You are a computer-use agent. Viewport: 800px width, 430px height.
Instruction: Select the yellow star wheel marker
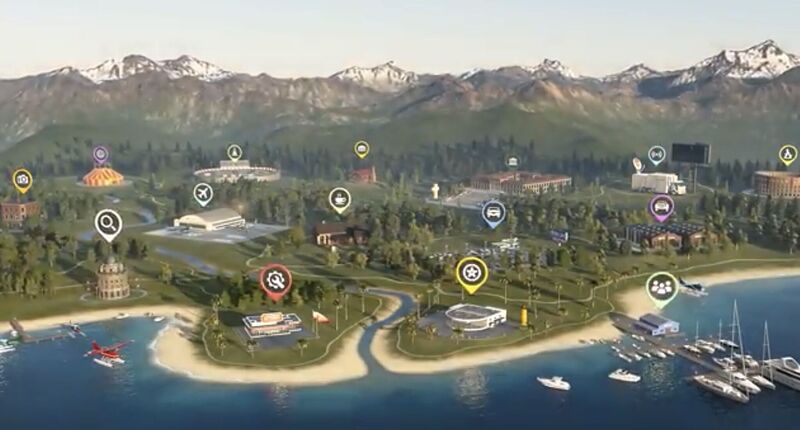click(x=471, y=272)
